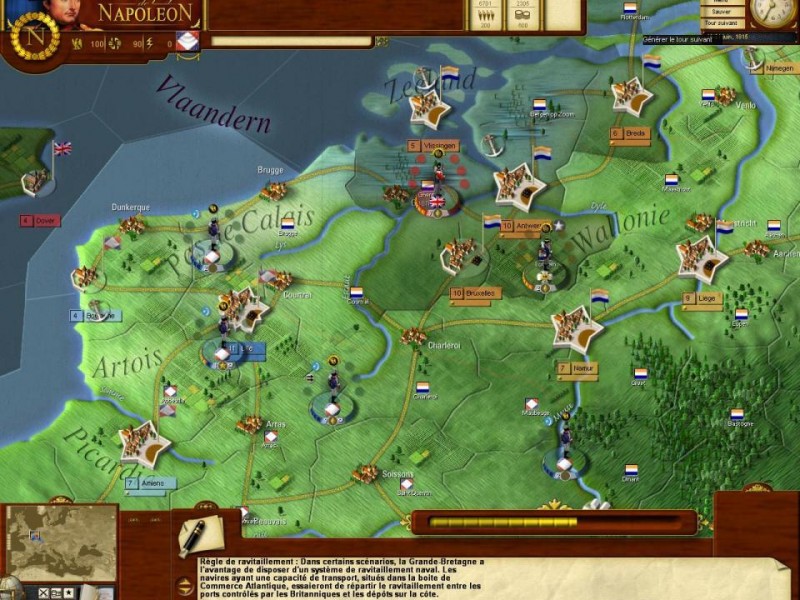Select the Bruxelles city label
This screenshot has width=800, height=600.
pyautogui.click(x=474, y=293)
